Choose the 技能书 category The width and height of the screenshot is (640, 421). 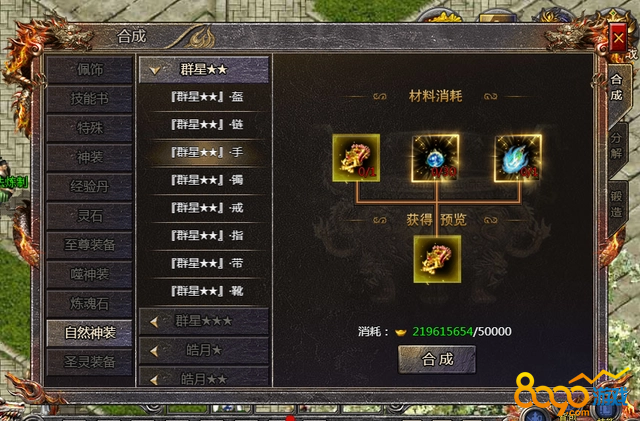pos(90,100)
